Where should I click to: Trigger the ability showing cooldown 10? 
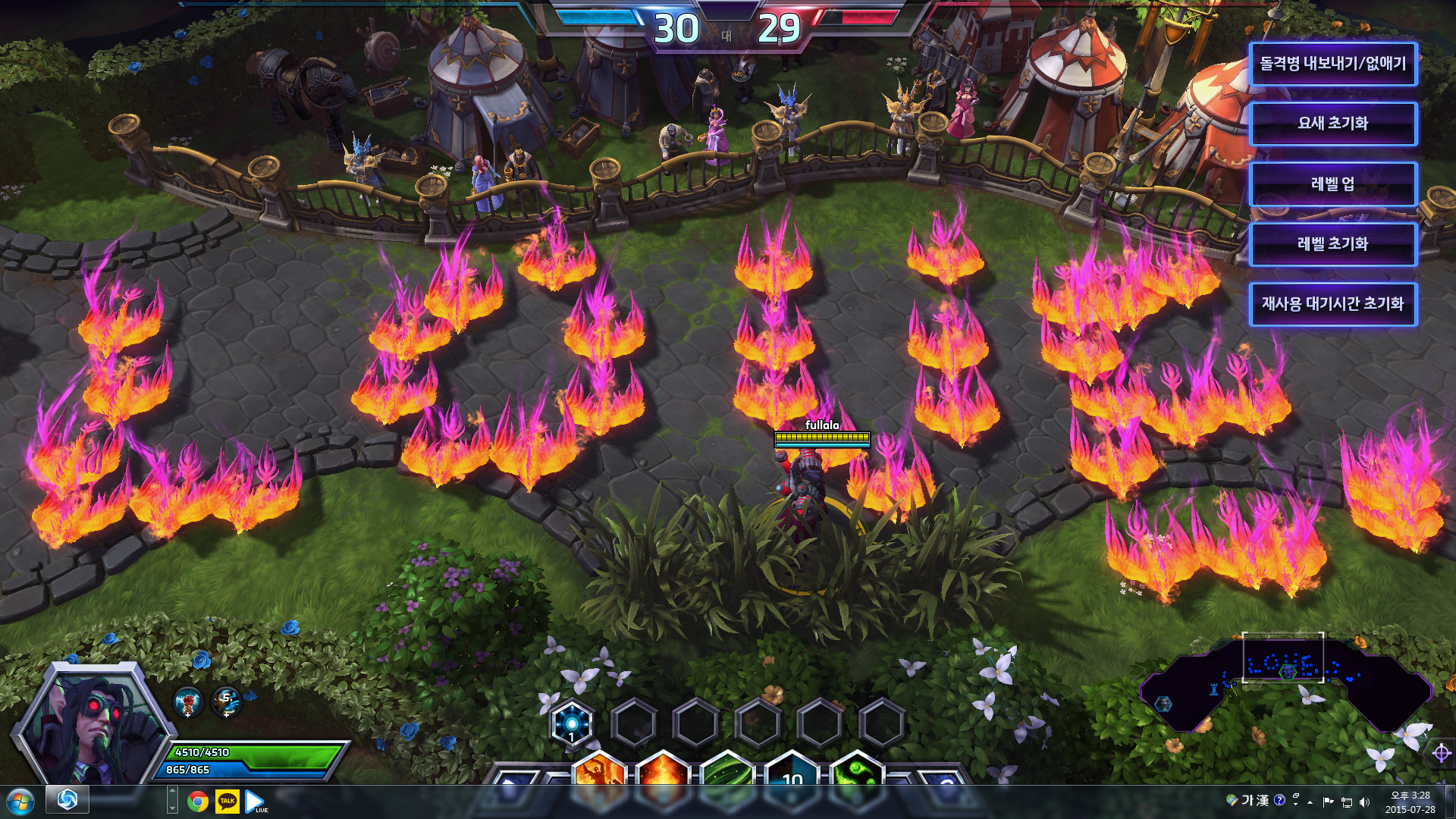point(792,772)
